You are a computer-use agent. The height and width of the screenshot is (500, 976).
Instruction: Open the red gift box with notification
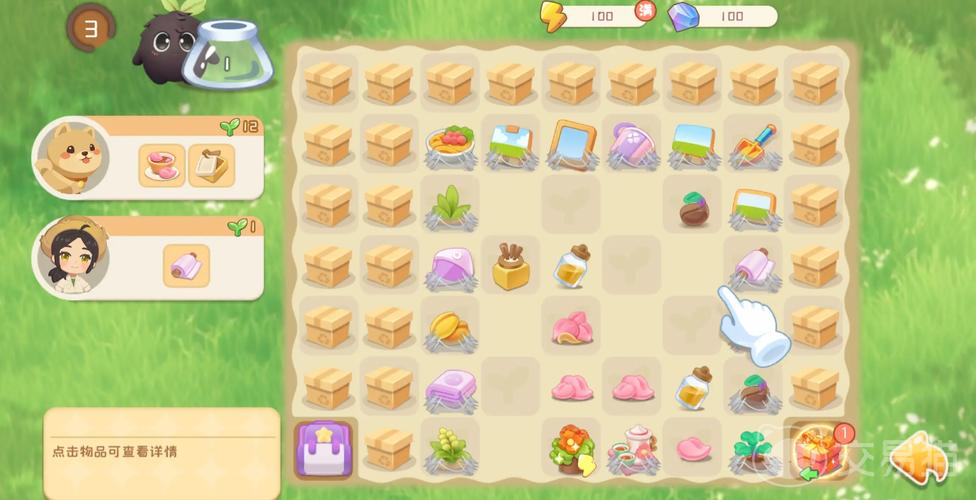(814, 450)
